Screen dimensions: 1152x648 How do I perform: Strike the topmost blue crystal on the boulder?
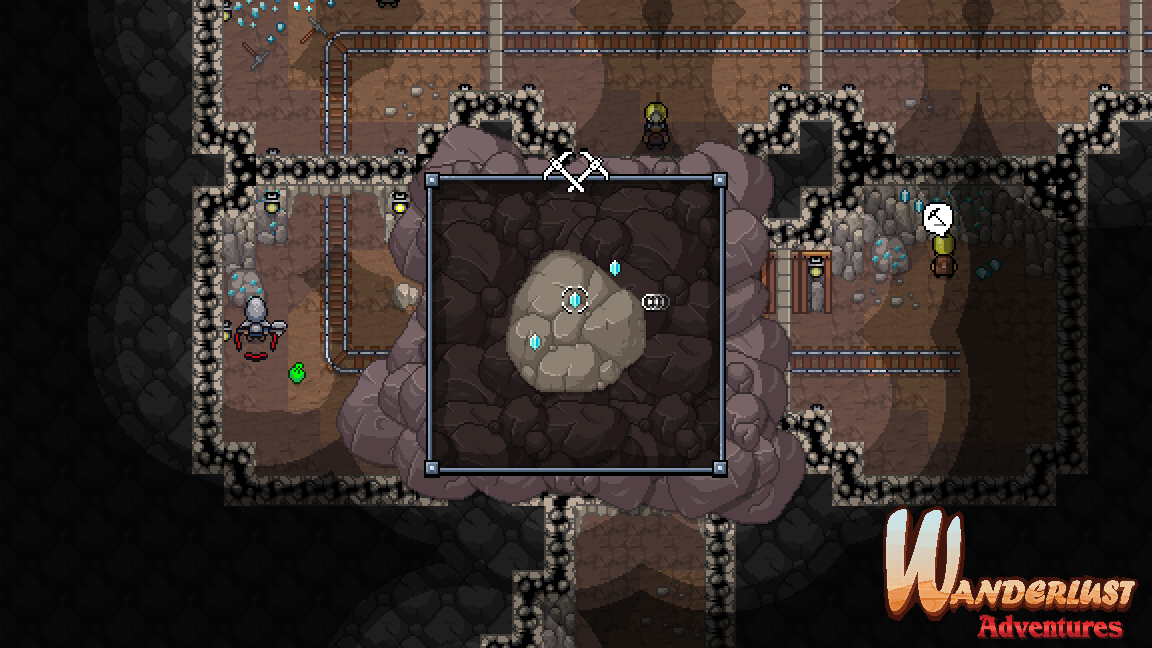[615, 268]
